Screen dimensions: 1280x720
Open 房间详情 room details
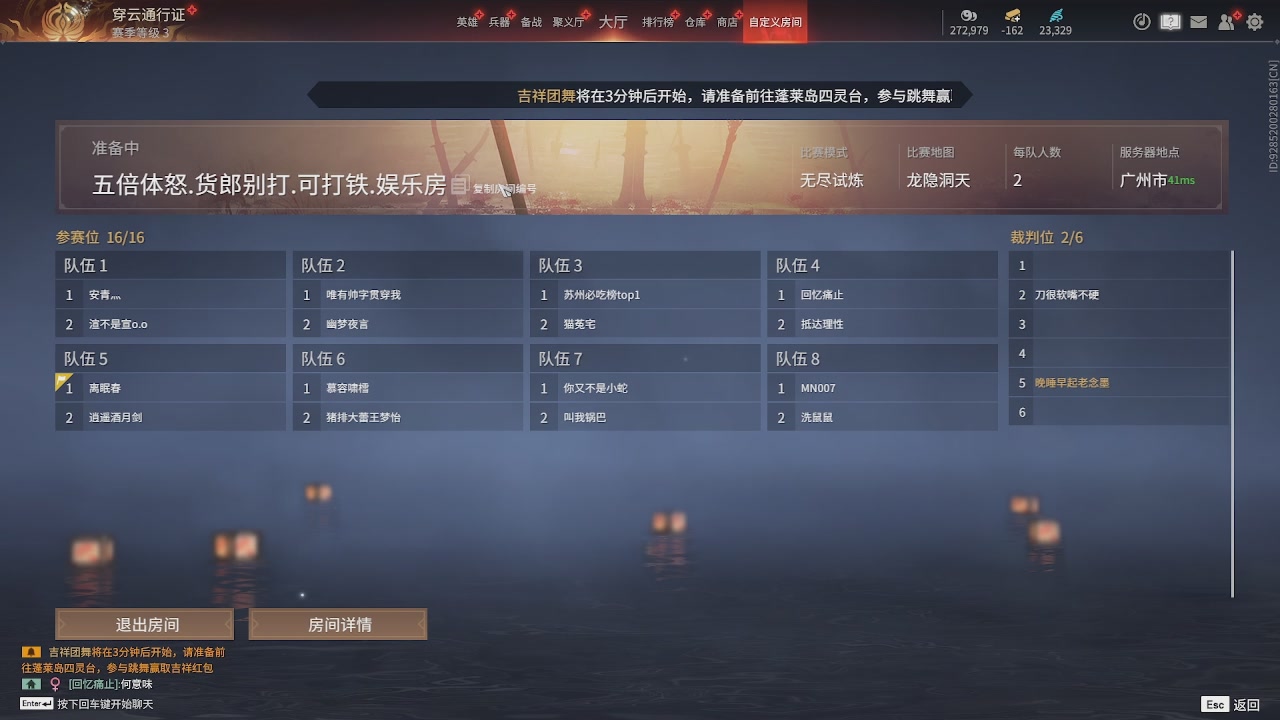[338, 623]
